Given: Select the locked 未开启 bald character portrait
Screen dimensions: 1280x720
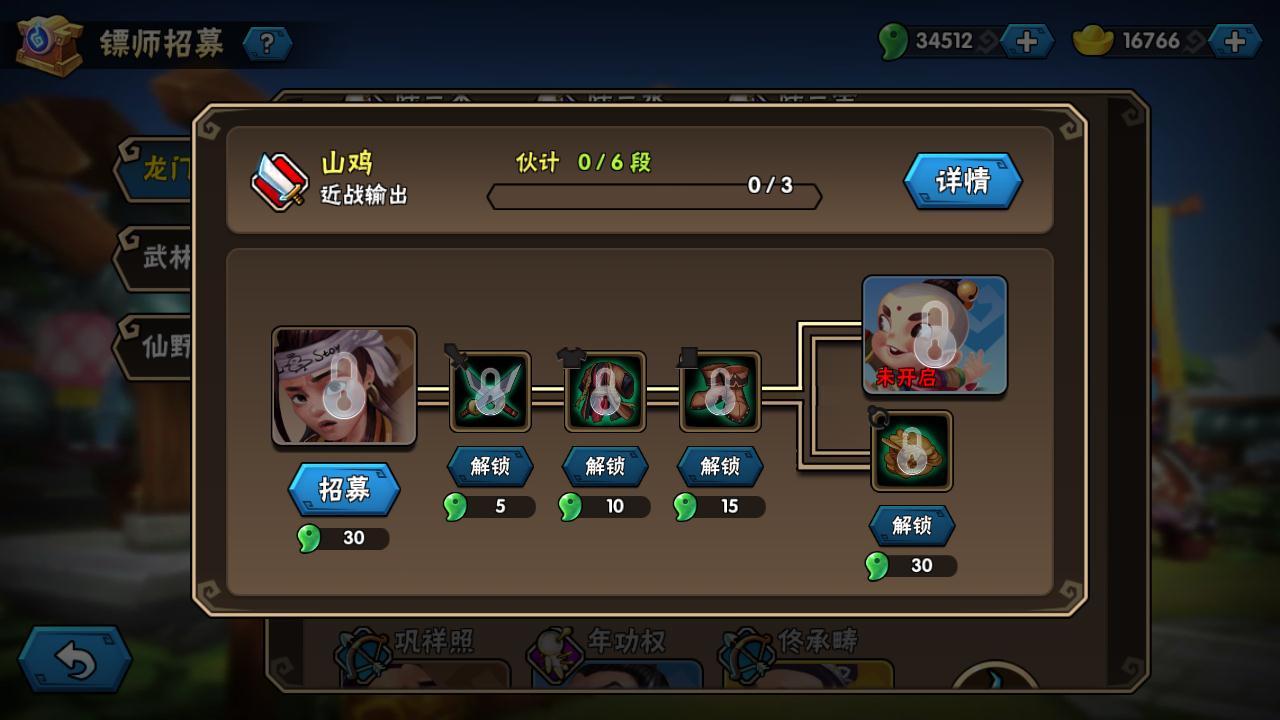Looking at the screenshot, I should click(x=934, y=335).
